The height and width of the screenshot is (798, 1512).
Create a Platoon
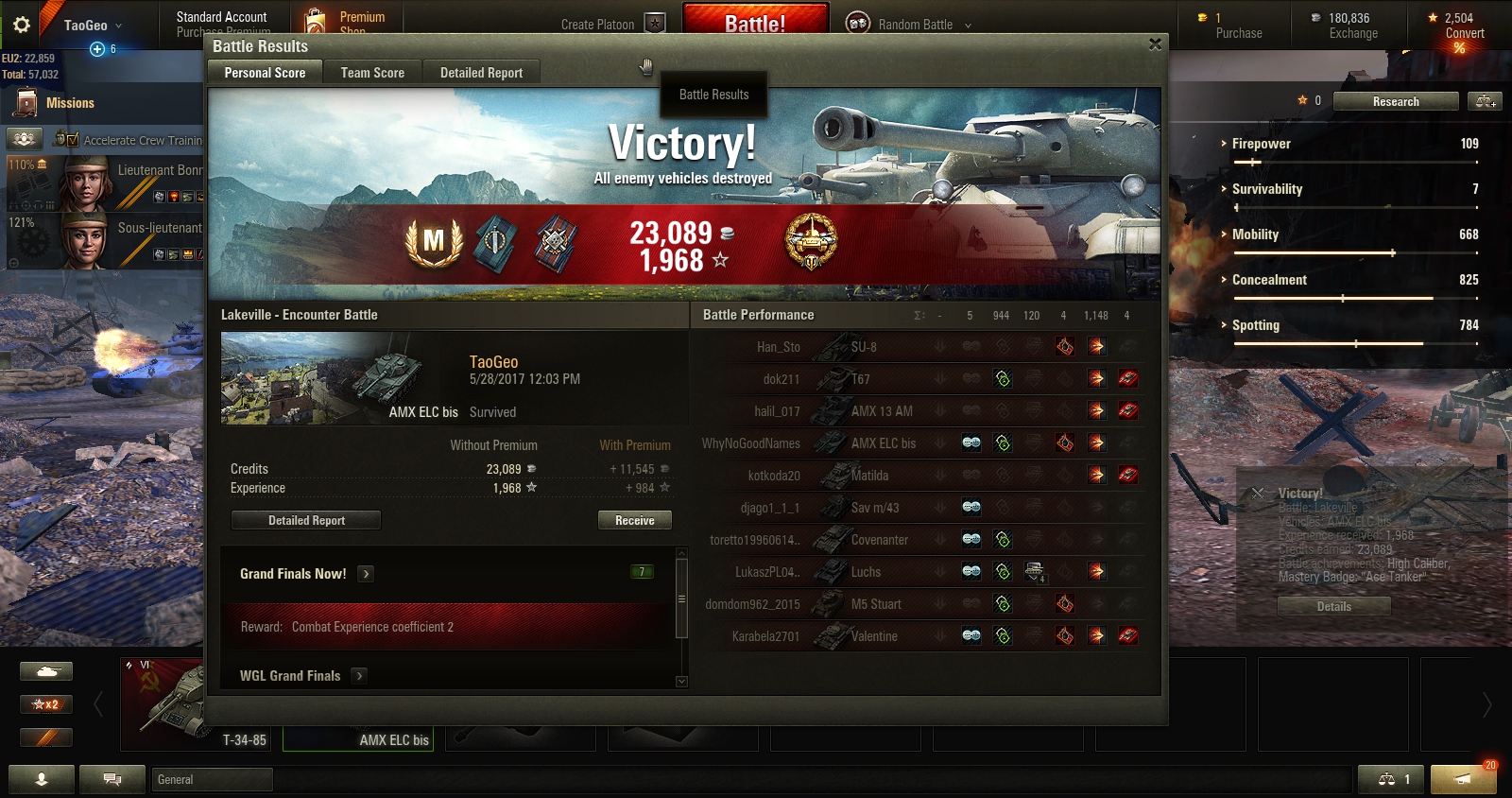tap(612, 25)
